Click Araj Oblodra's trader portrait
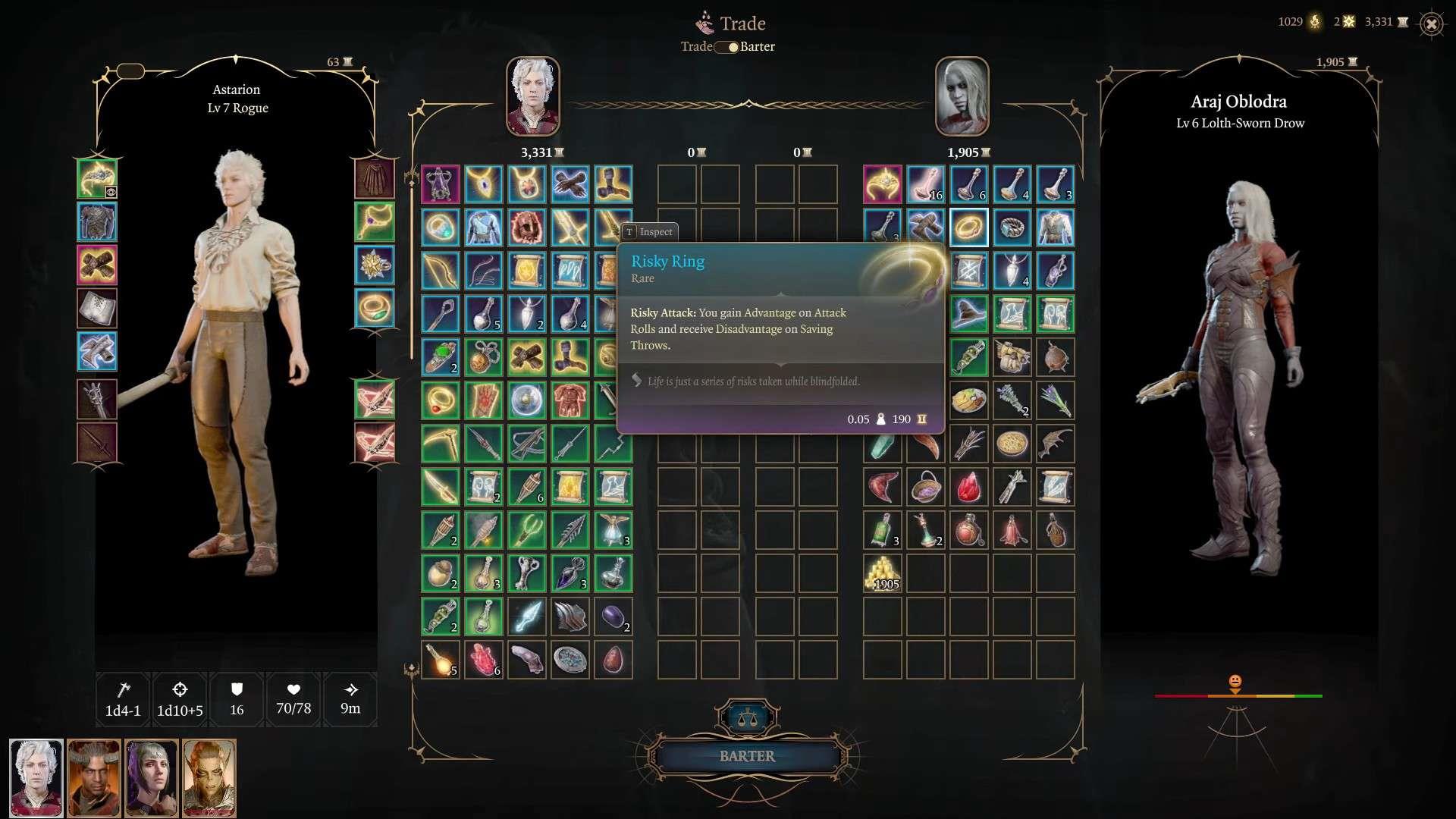Viewport: 1456px width, 819px height. tap(962, 96)
